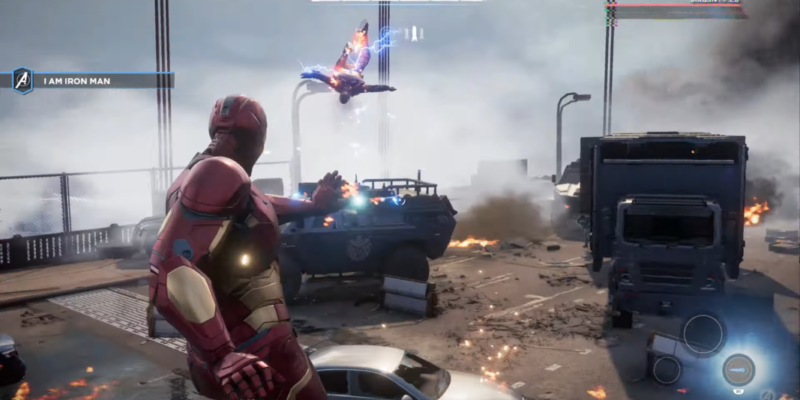Use the small empty ability circle
Screen dimensions: 800x400
(x=666, y=368)
